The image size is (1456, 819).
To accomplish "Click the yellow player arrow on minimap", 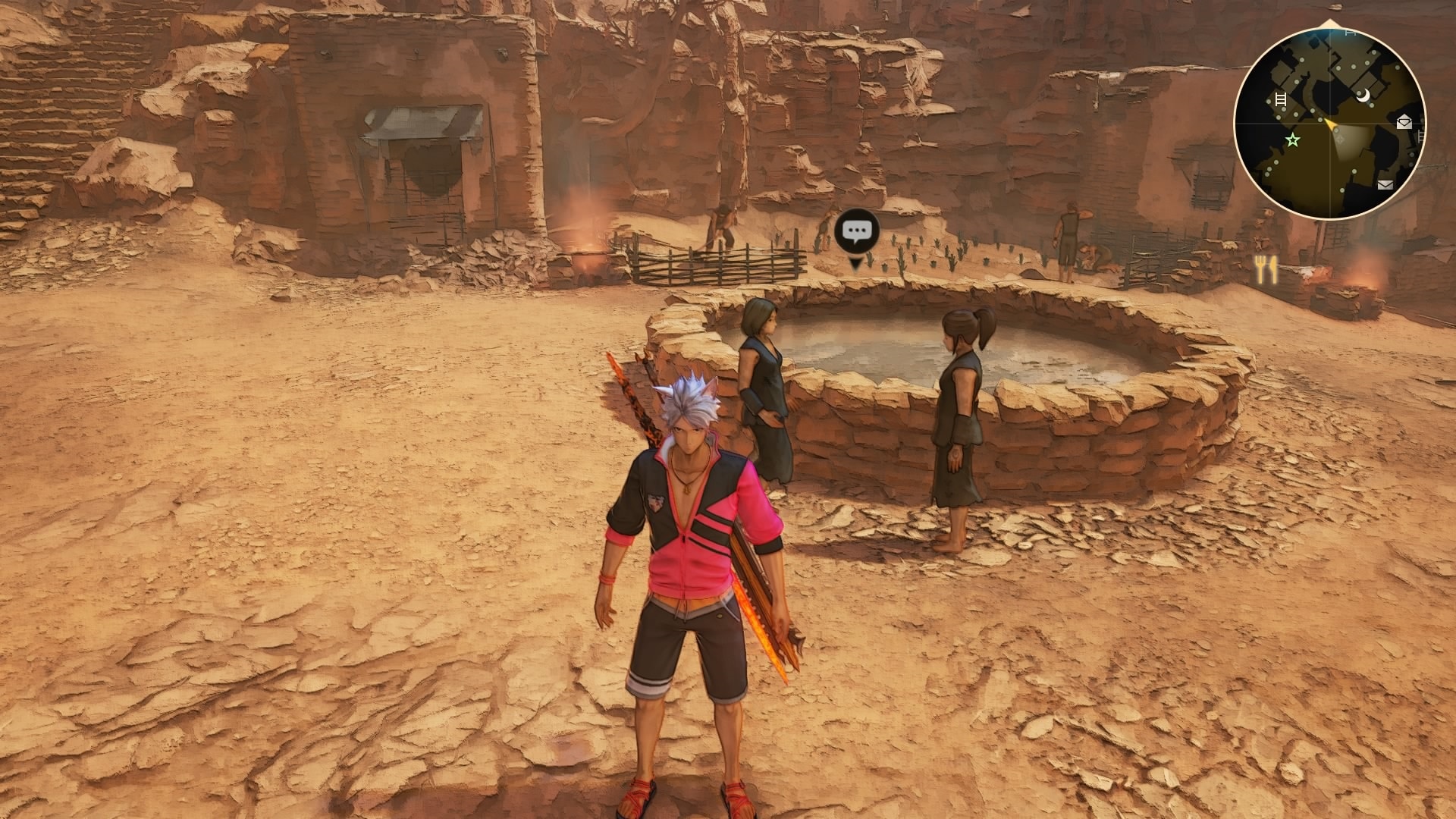I will point(1330,124).
